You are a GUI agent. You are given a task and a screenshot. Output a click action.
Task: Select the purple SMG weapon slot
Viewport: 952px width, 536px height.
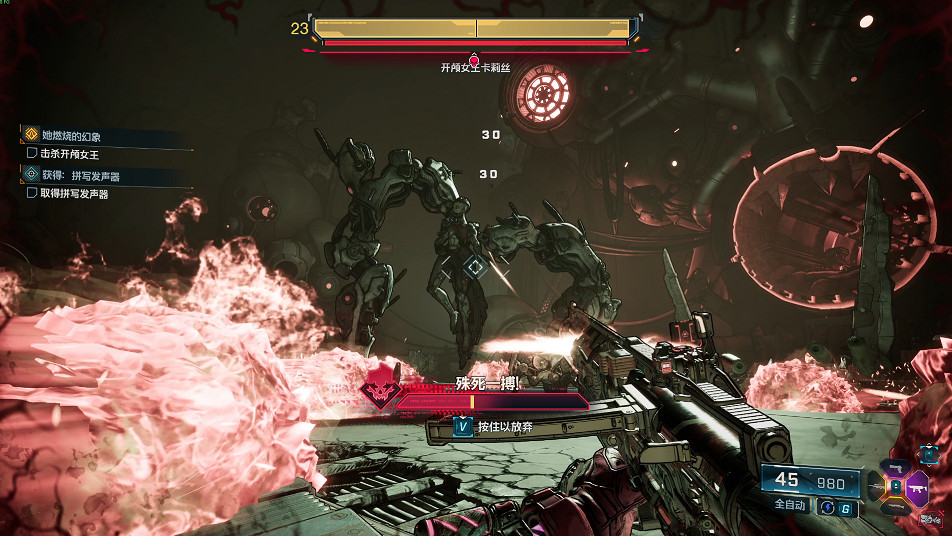[x=917, y=486]
